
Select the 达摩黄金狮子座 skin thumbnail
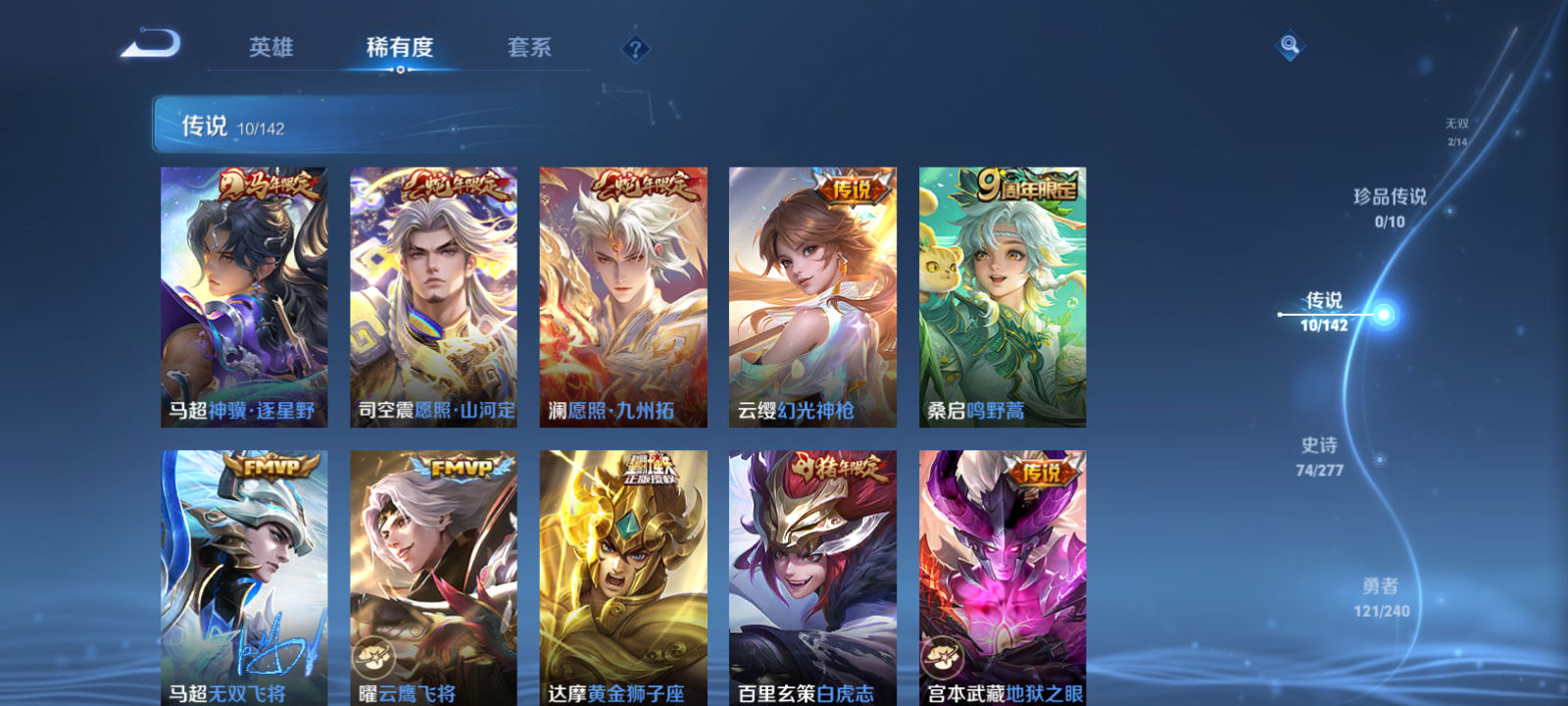623,569
